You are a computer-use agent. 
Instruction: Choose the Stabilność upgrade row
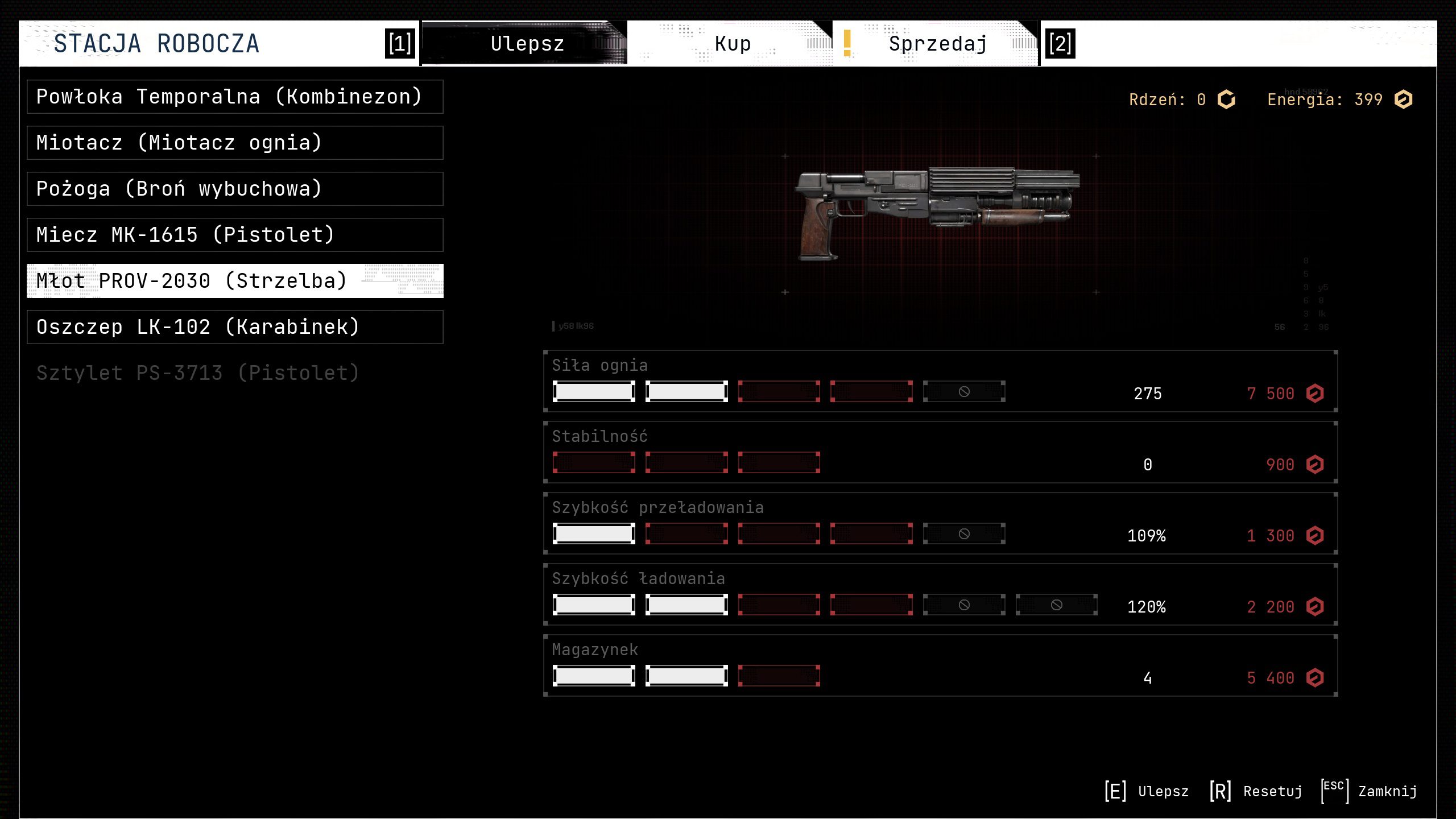pyautogui.click(x=940, y=452)
